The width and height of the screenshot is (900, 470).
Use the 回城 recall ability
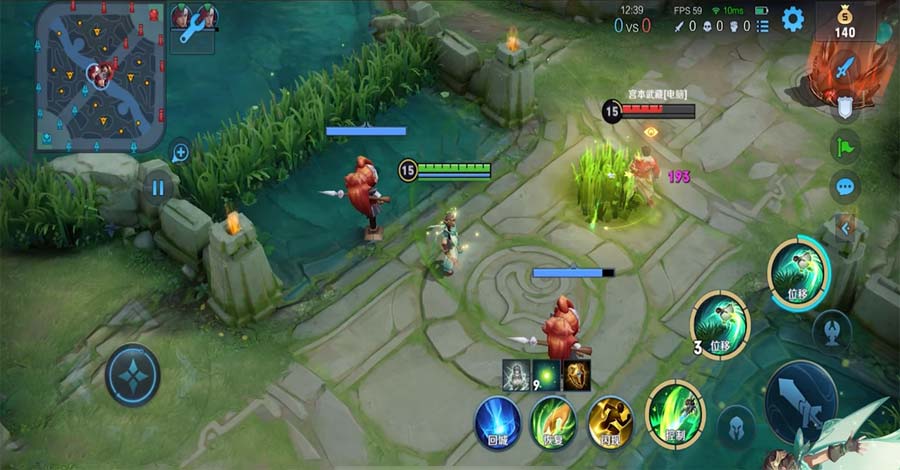point(497,421)
